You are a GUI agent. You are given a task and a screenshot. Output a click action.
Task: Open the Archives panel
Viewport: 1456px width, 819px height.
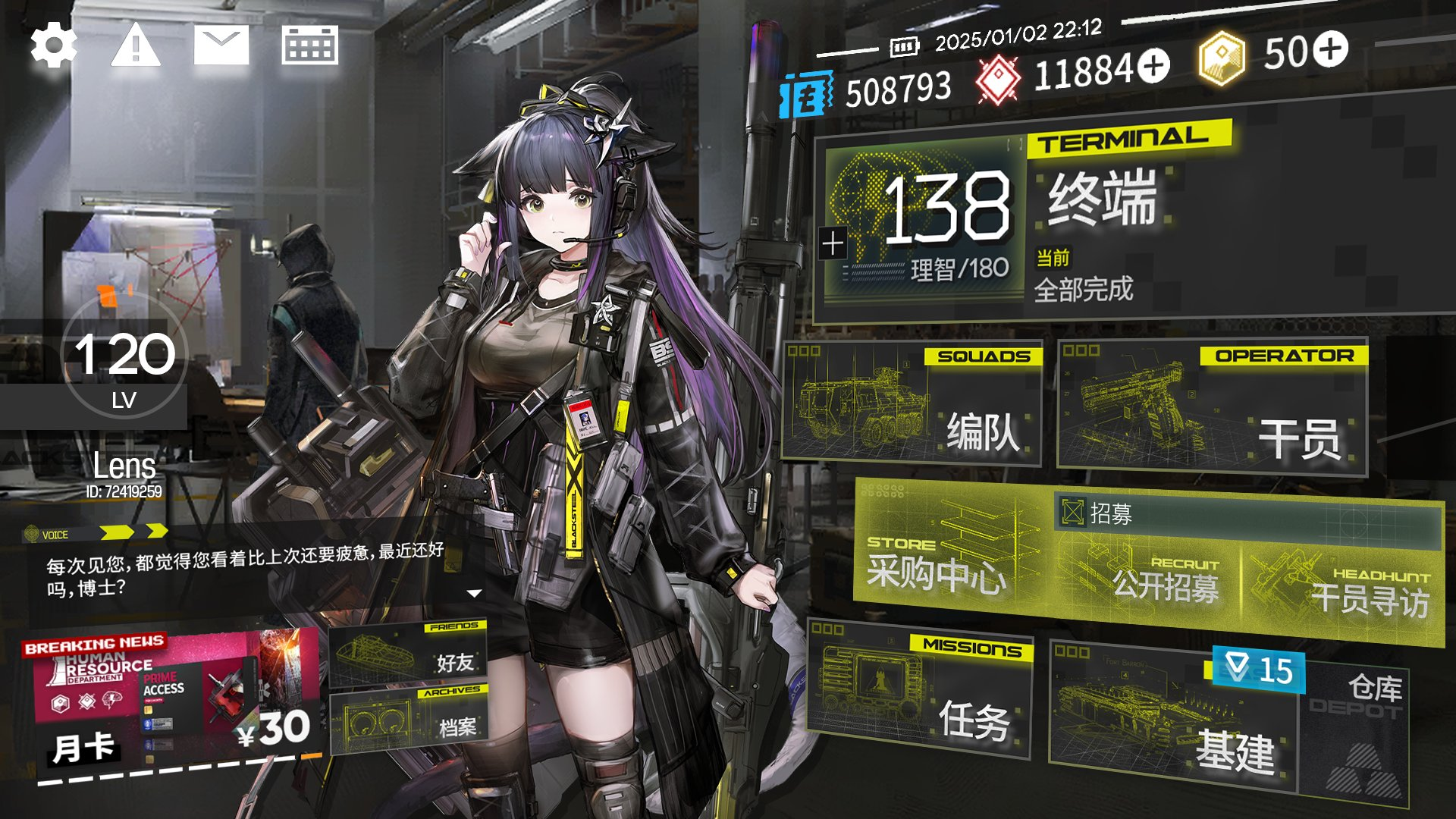(409, 720)
